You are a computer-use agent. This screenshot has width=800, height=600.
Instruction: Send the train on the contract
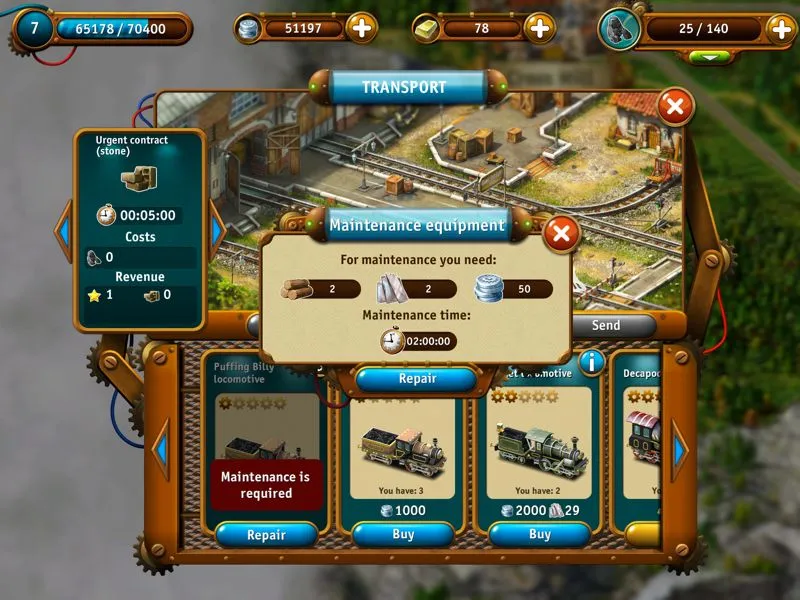pos(606,325)
